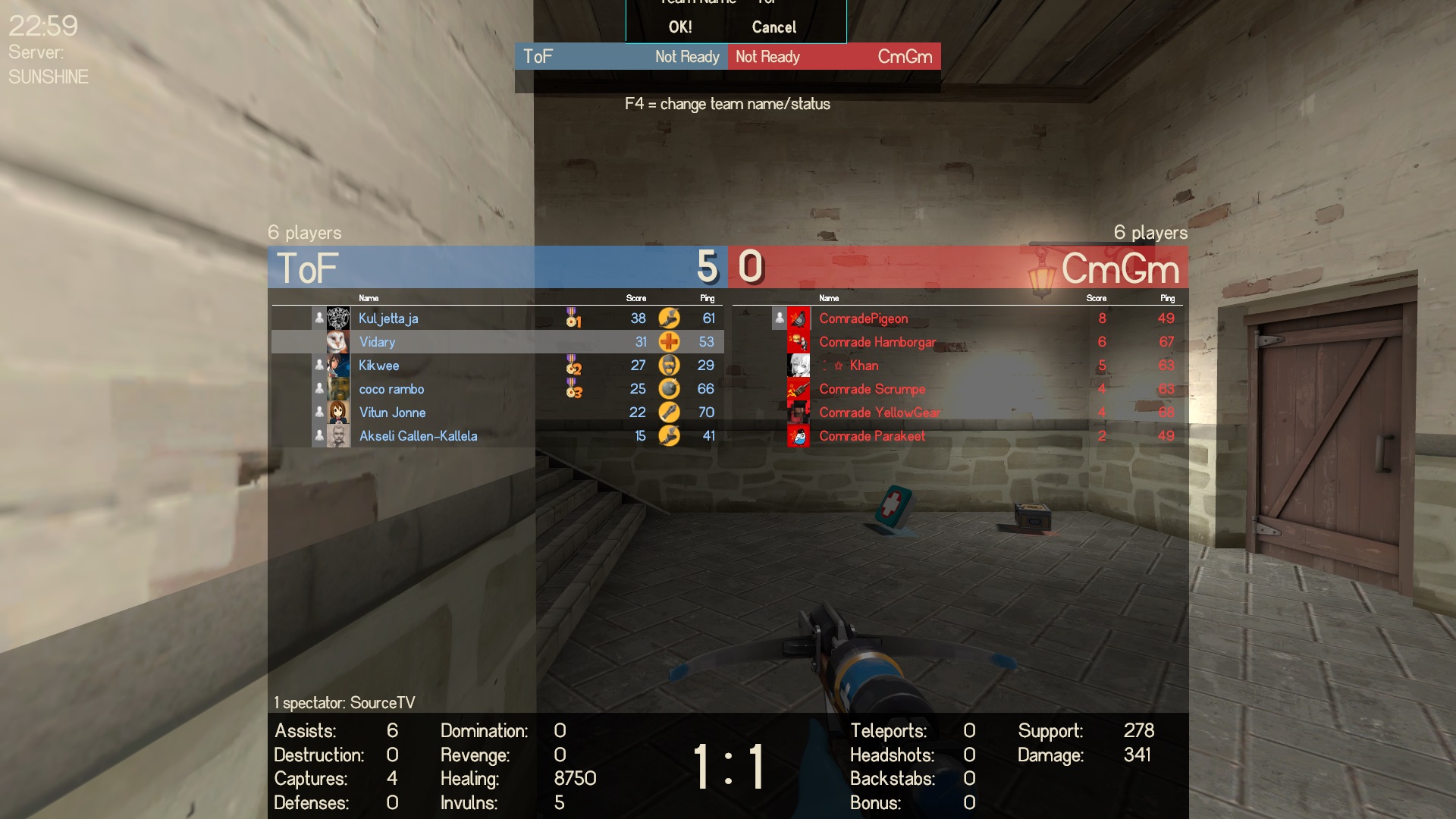This screenshot has height=819, width=1456.
Task: Choose Comrade Hamborgar's scoreboard row
Action: point(877,342)
